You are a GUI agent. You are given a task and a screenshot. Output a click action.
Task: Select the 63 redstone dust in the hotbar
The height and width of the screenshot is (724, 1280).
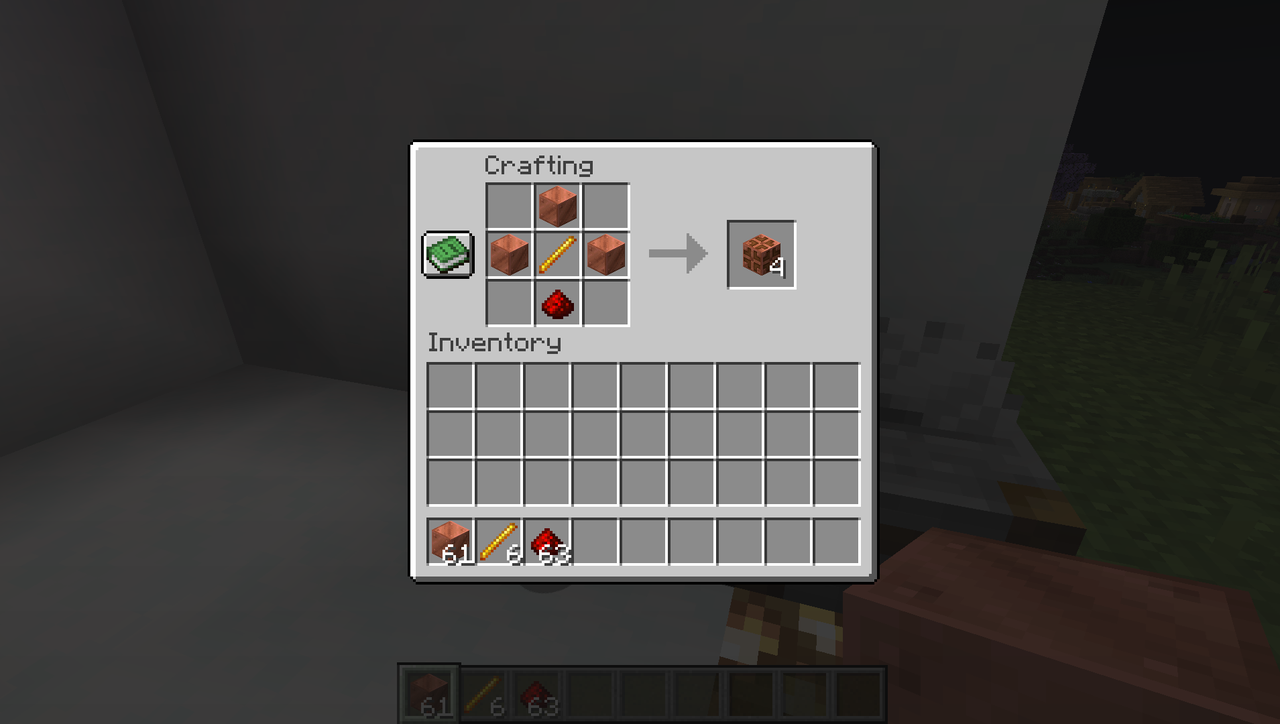point(546,541)
